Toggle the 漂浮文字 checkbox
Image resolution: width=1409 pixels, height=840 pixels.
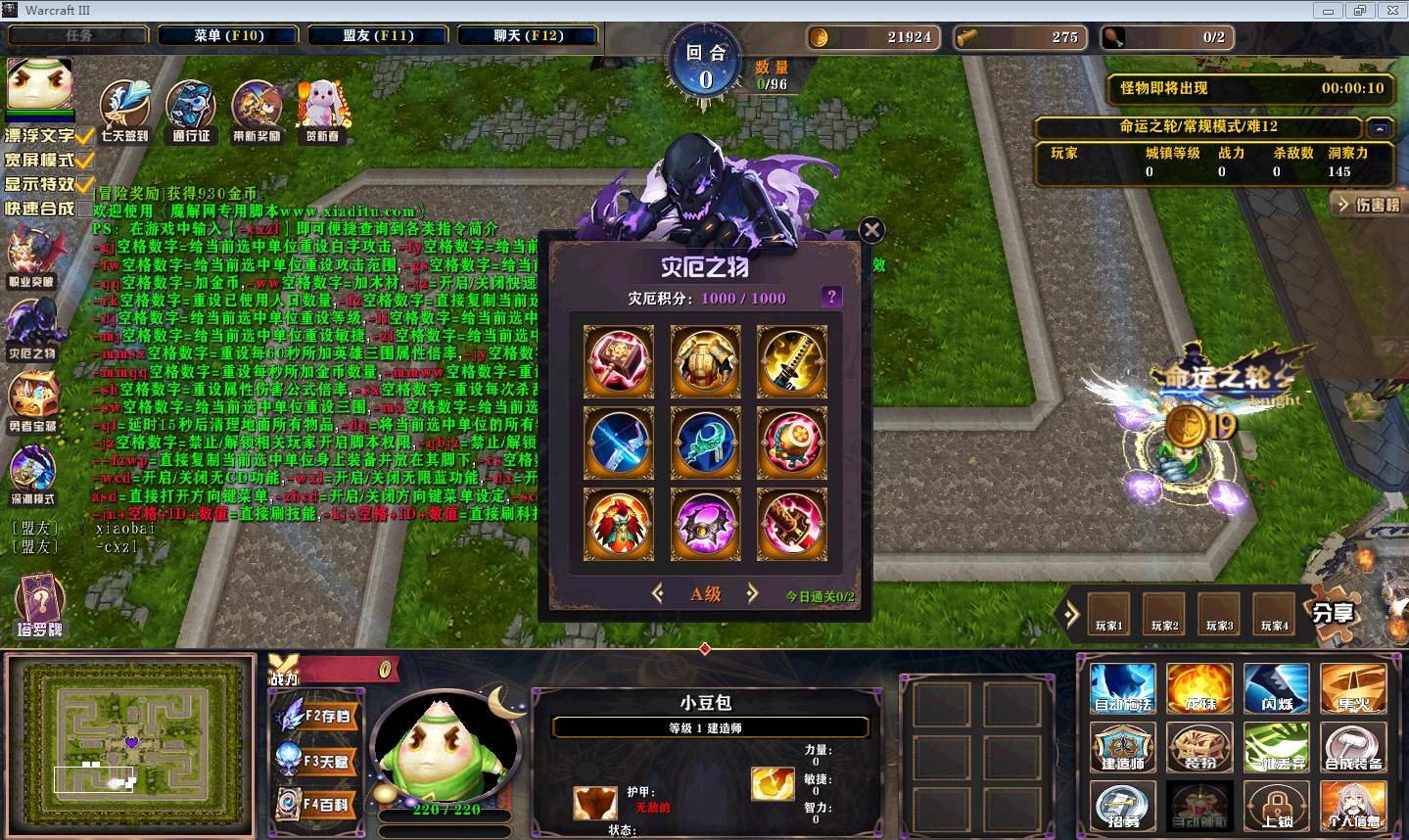click(85, 135)
